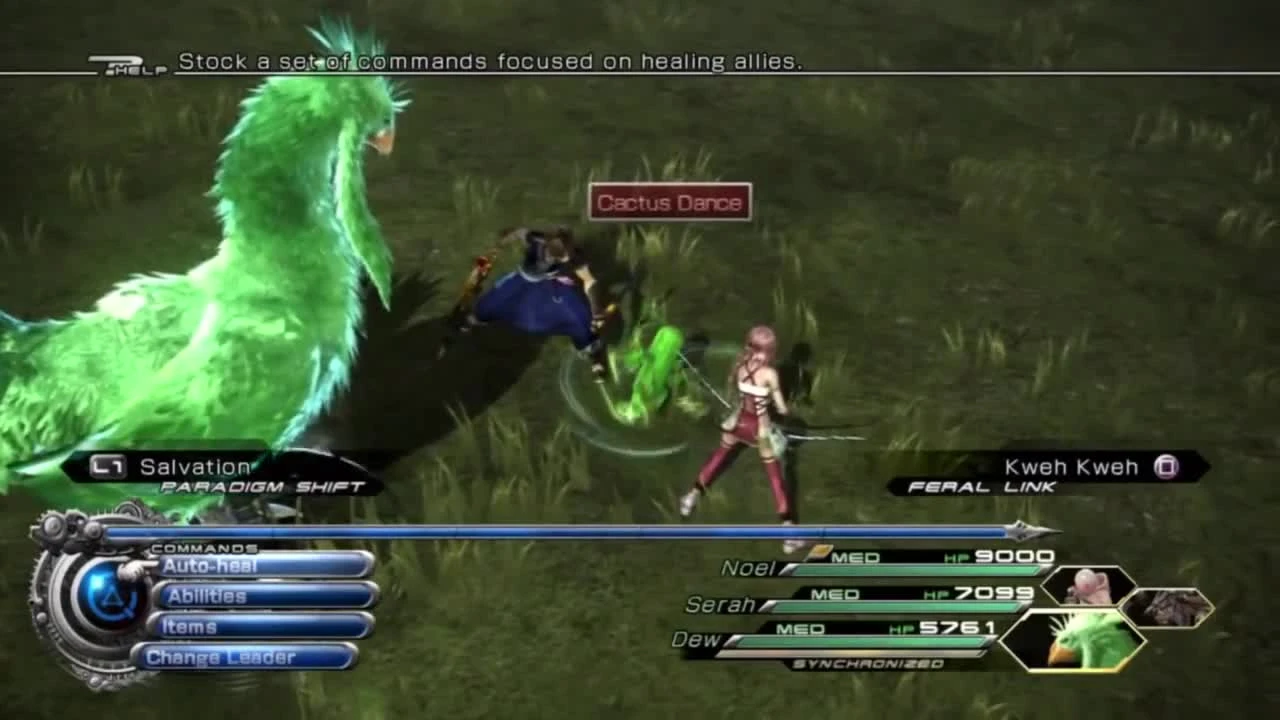Click the yellow leader flag beside Noel's bar
1280x720 pixels.
(820, 549)
